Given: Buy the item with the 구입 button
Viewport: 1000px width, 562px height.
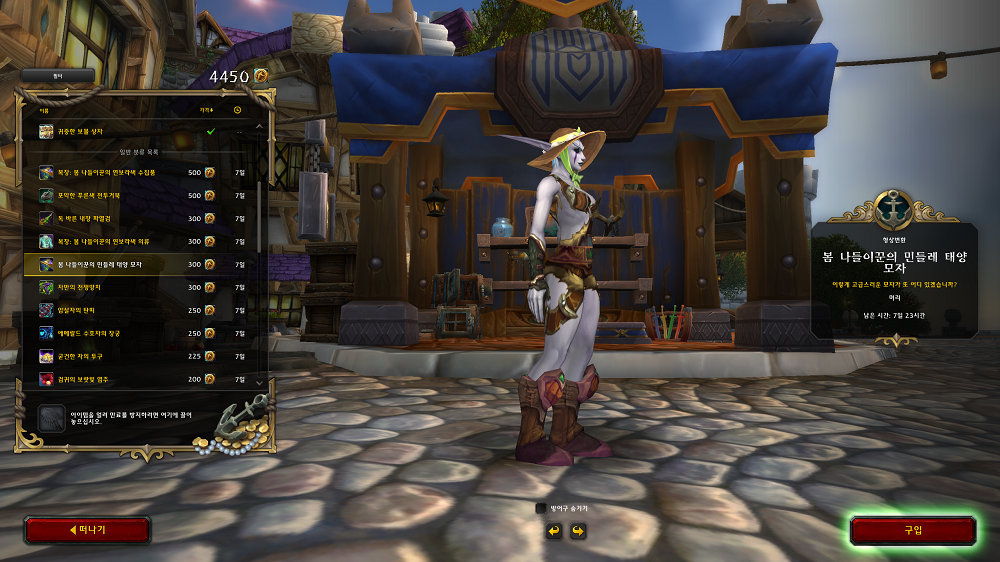Looking at the screenshot, I should [x=912, y=530].
